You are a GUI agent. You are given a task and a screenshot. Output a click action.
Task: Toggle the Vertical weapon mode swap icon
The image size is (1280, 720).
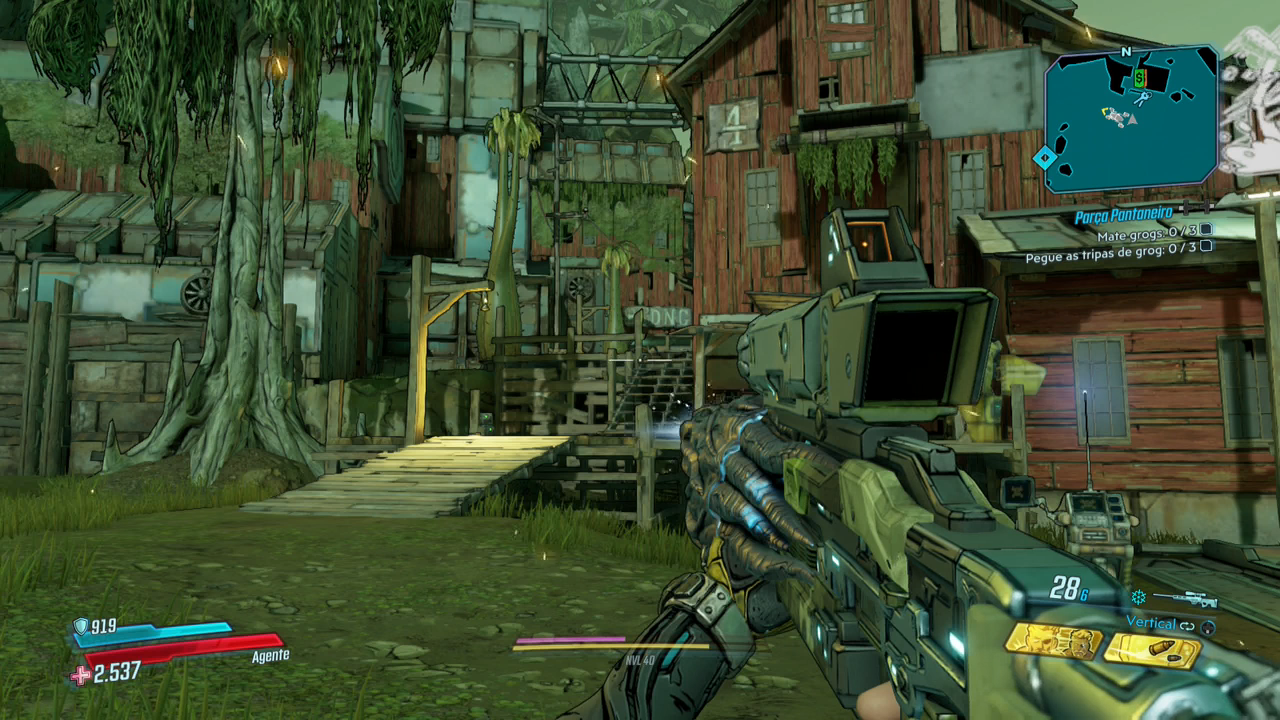click(x=1187, y=625)
